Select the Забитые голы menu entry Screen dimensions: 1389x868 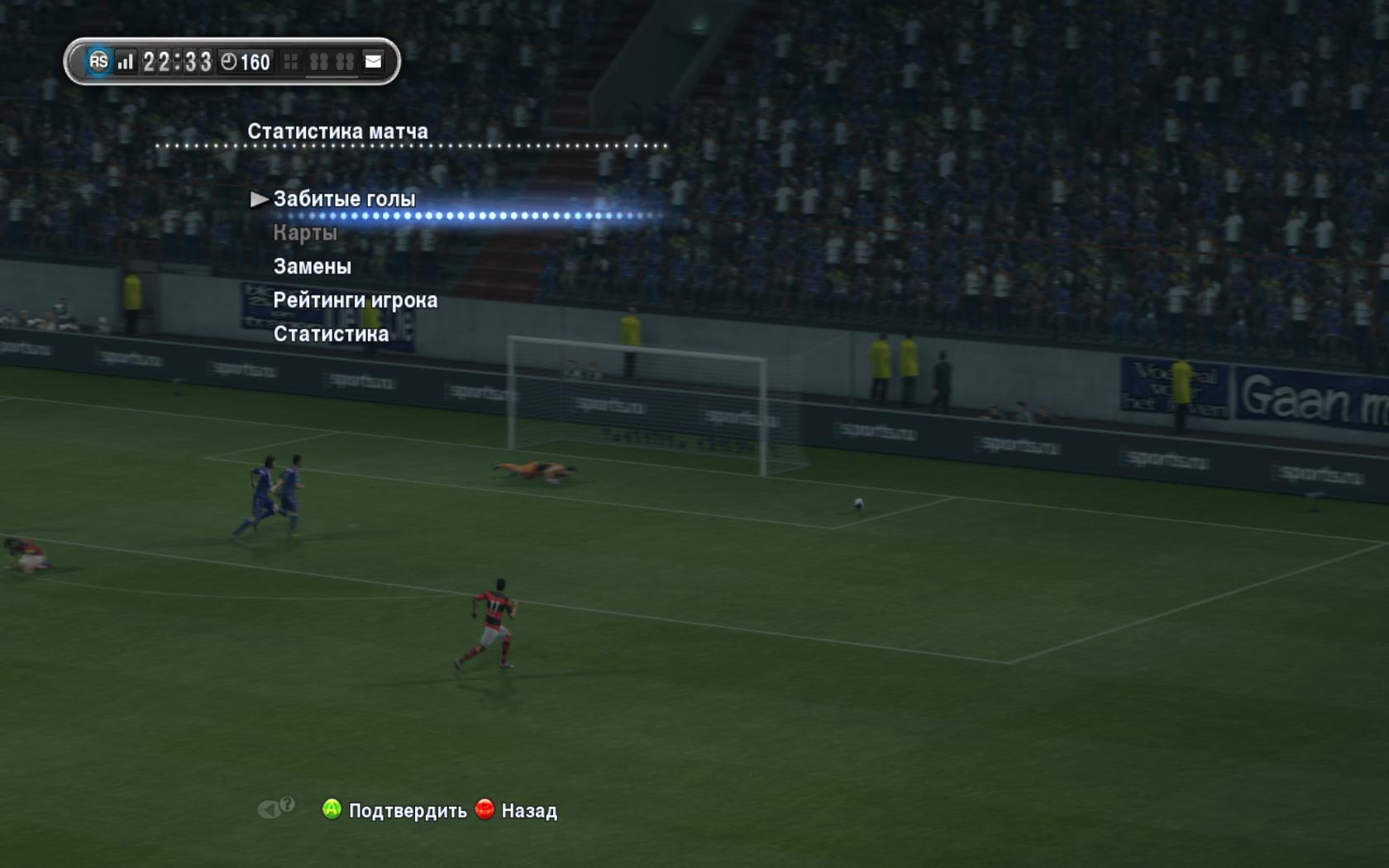pos(344,199)
